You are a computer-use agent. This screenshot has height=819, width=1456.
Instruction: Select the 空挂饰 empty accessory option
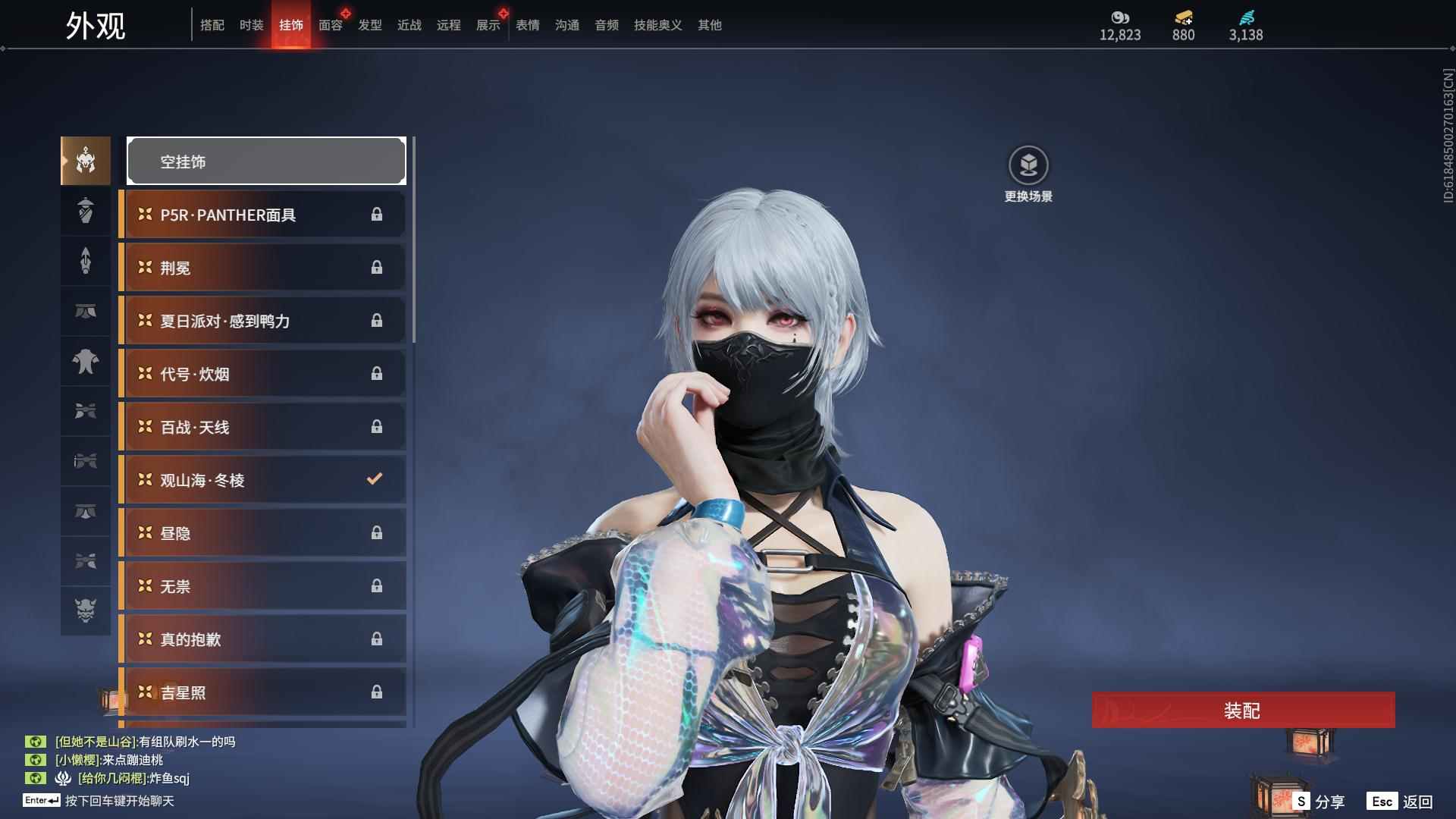(x=266, y=161)
